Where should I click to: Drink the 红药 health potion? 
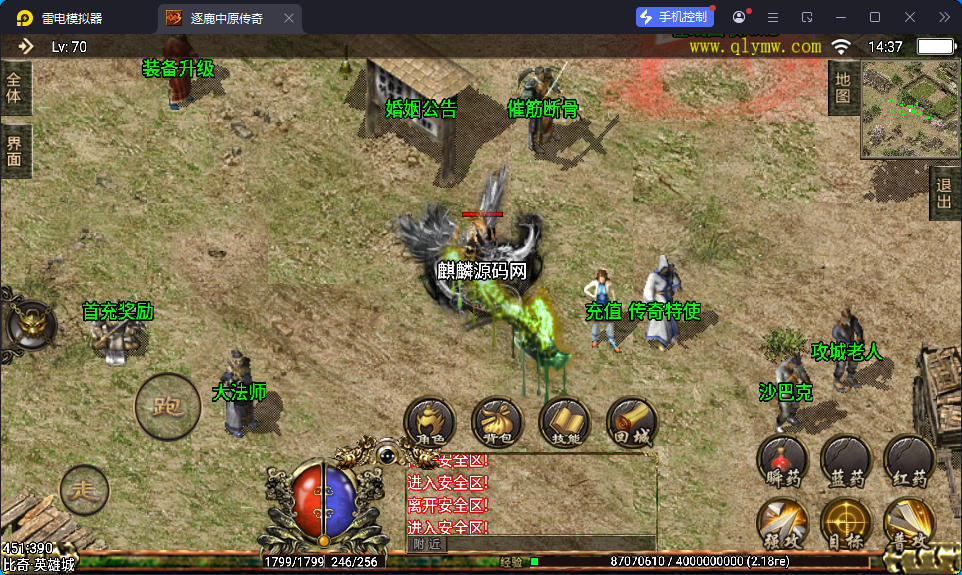pos(908,461)
